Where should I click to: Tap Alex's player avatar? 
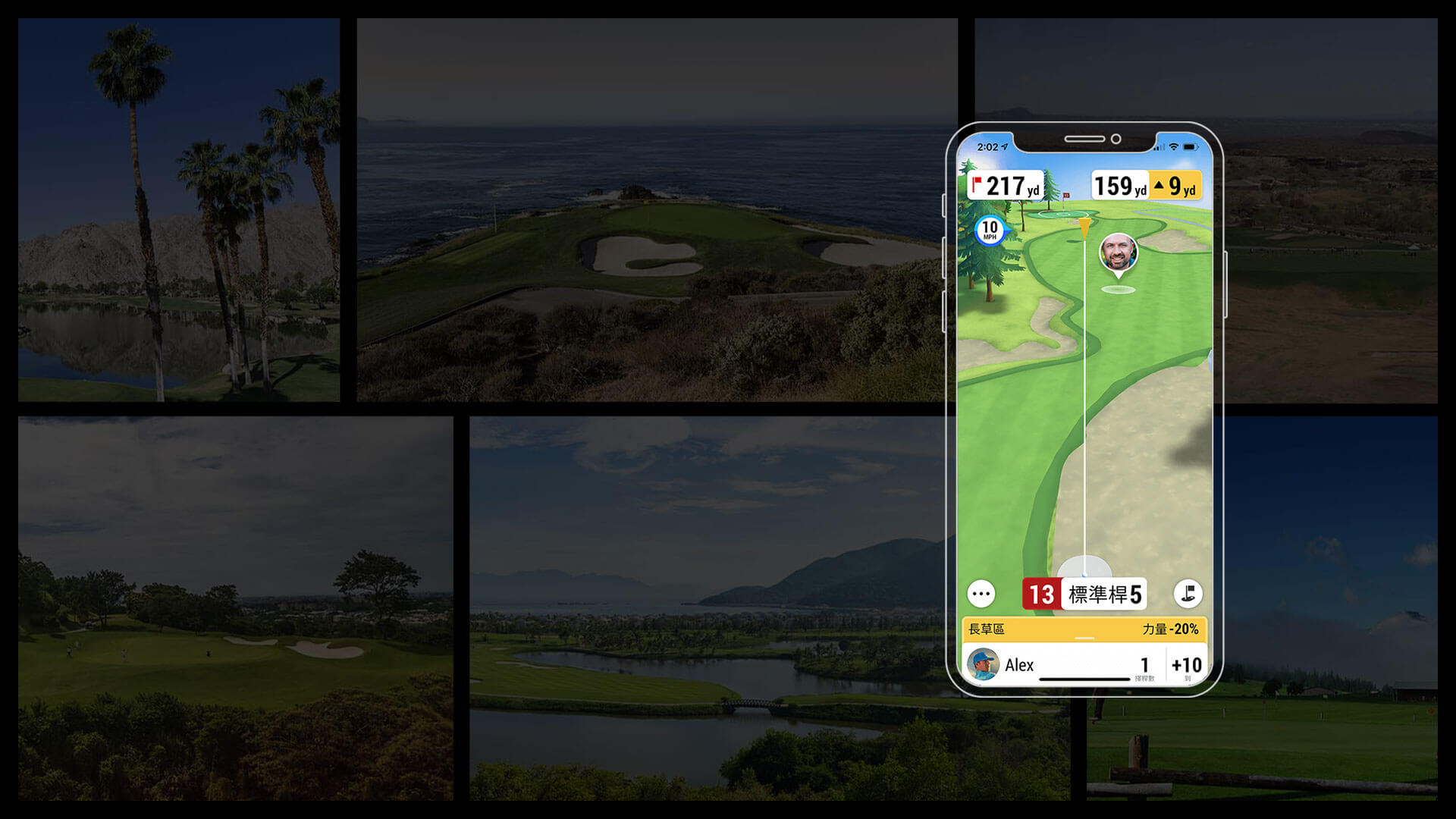click(x=983, y=665)
